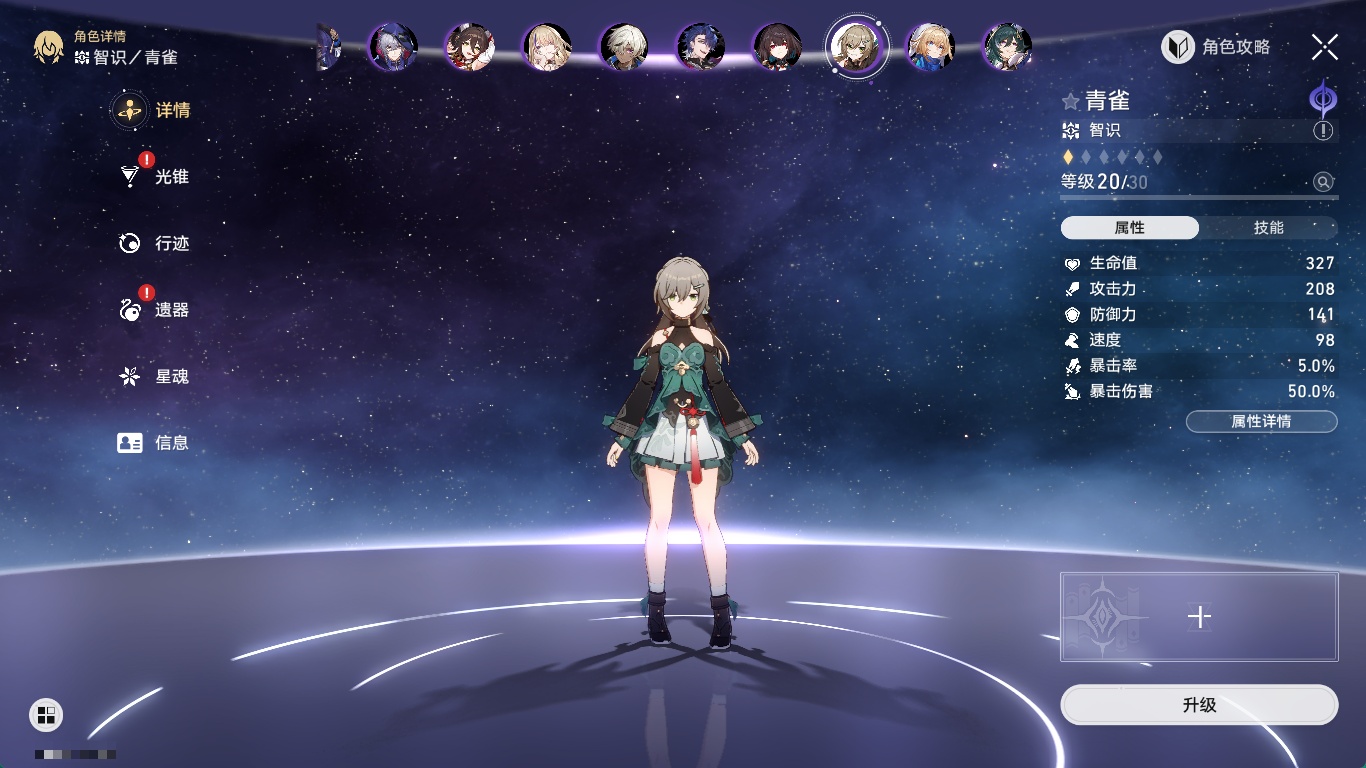The width and height of the screenshot is (1366, 768).
Task: Select the white-haired dark-skinned character portrait
Action: (624, 47)
